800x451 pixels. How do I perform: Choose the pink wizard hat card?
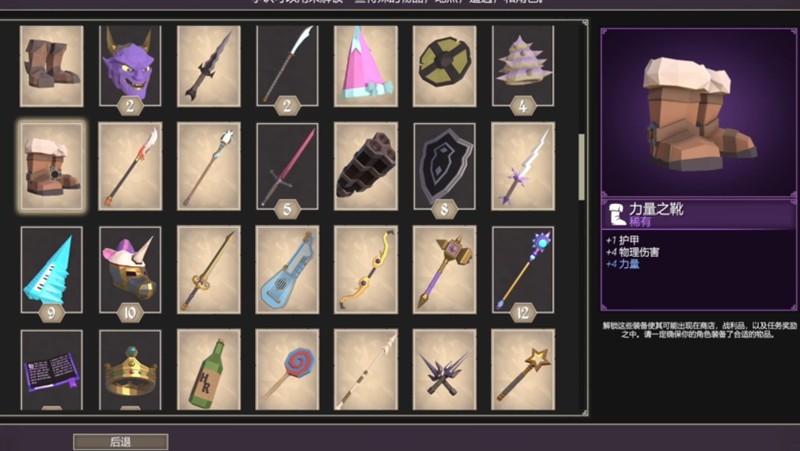tap(365, 64)
